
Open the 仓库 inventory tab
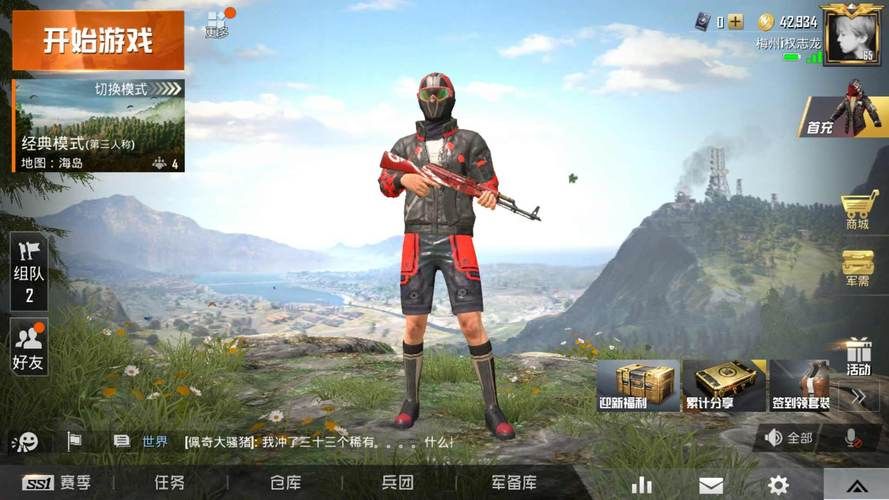point(285,483)
